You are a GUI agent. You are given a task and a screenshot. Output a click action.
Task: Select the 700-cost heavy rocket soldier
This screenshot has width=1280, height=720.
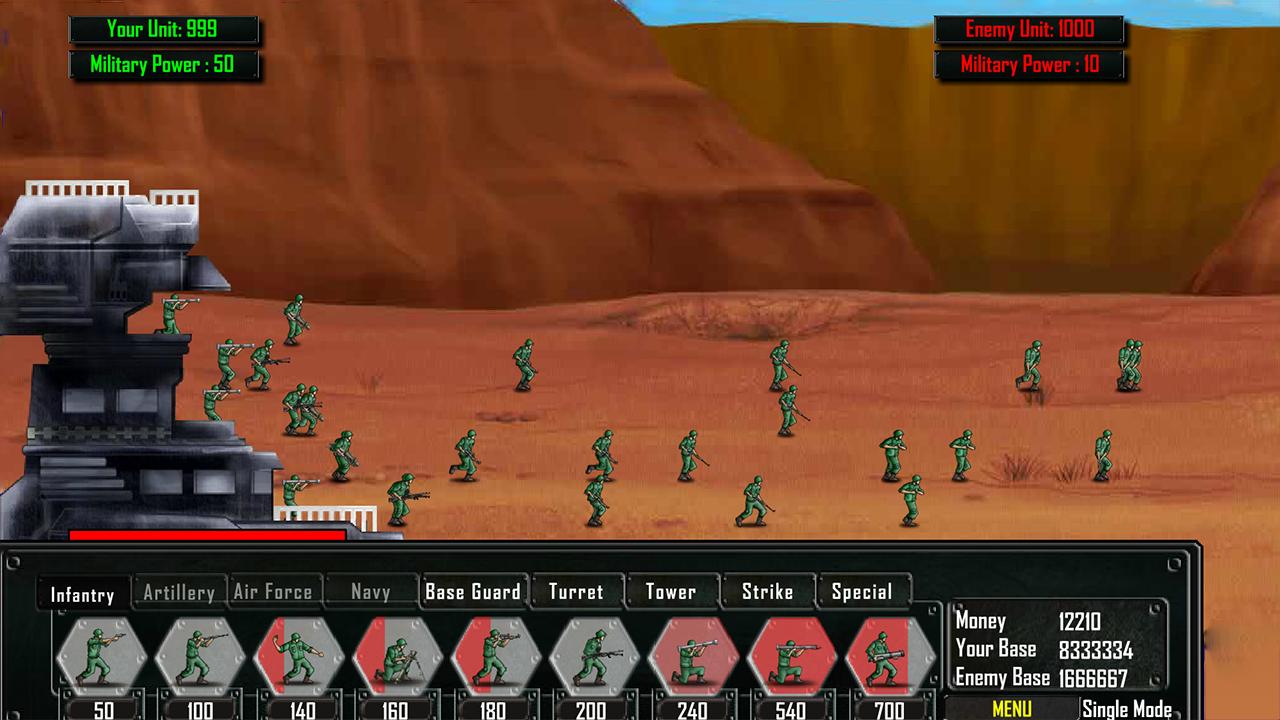(x=888, y=655)
